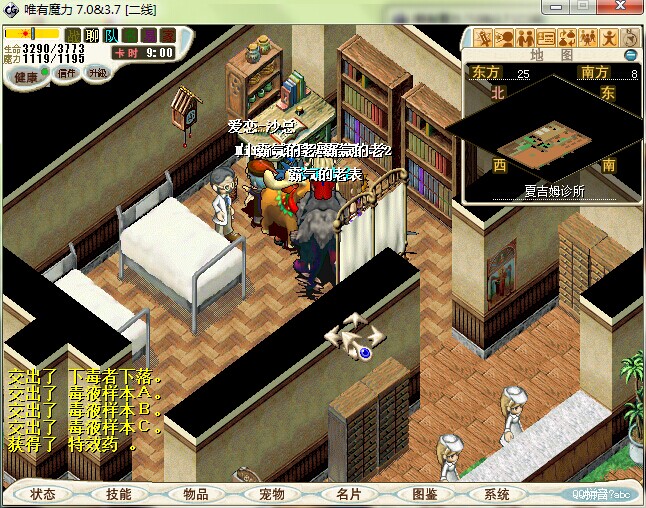Open the 图鉴 encyclopedia menu
This screenshot has width=646, height=508.
[x=423, y=494]
